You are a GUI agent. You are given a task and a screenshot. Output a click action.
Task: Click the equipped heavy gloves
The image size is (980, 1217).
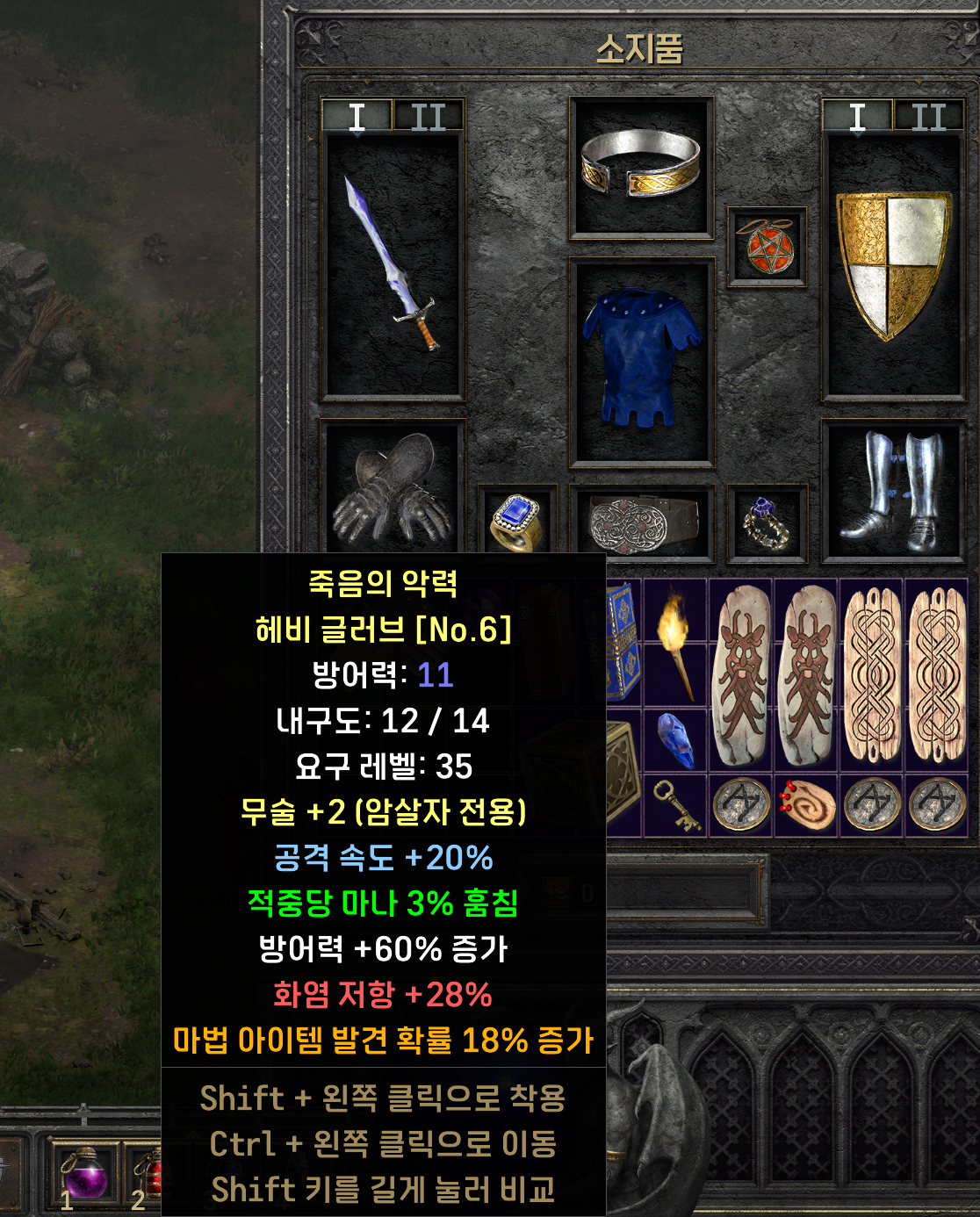click(392, 487)
